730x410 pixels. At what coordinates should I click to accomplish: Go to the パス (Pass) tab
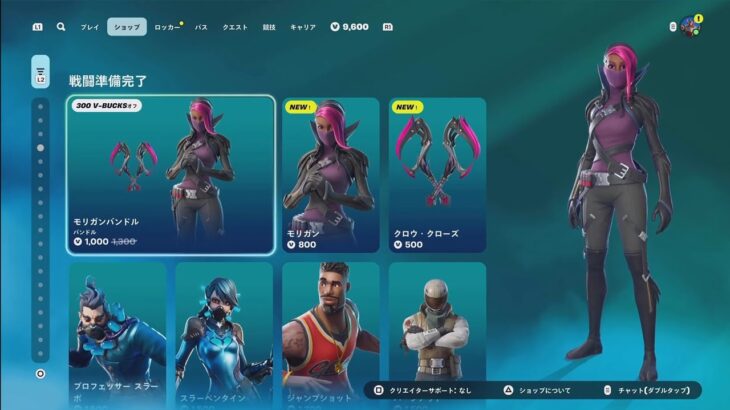click(x=201, y=27)
